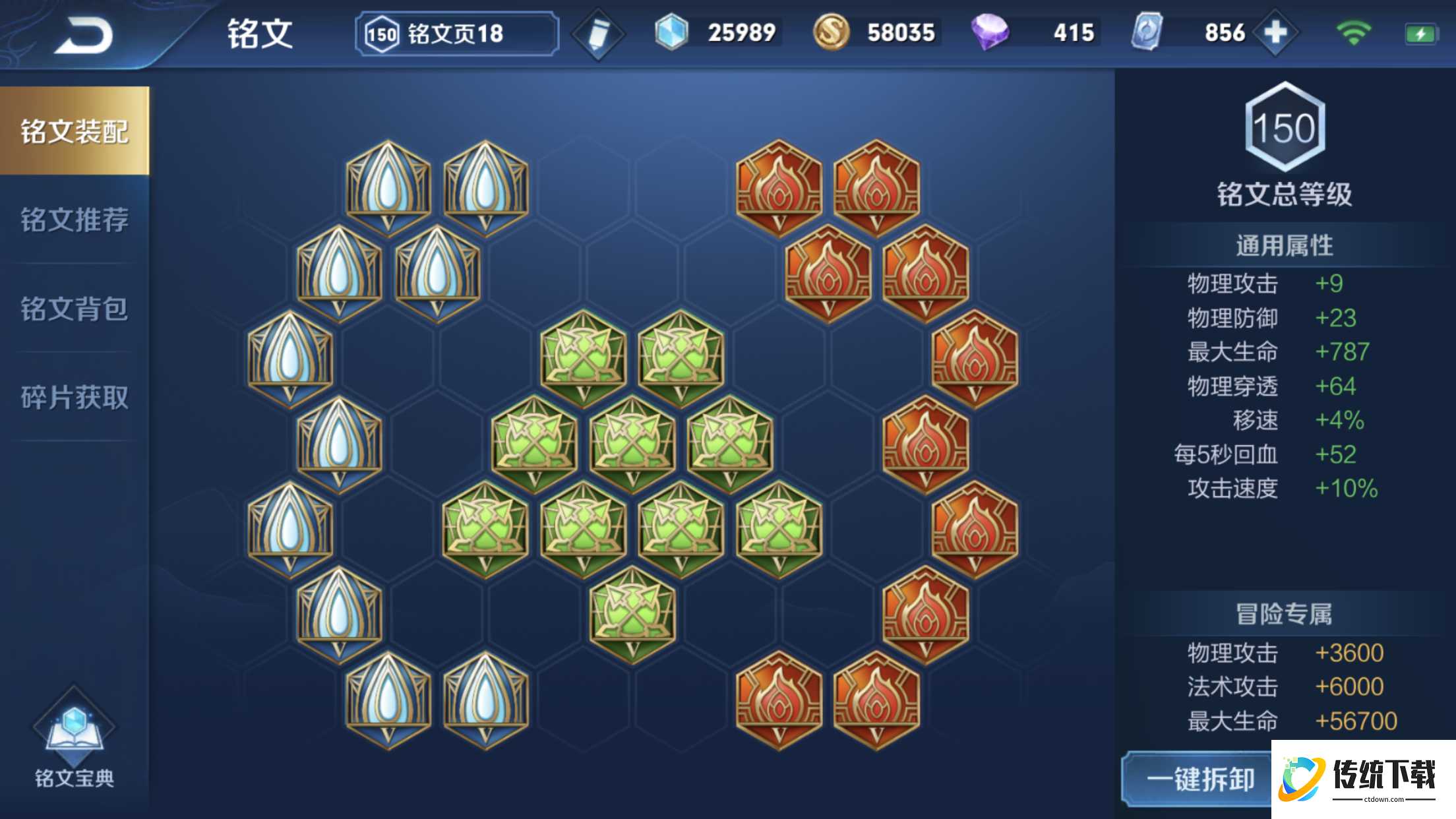Image resolution: width=1456 pixels, height=819 pixels.
Task: Open the 铭文页18 page selector
Action: click(x=456, y=34)
